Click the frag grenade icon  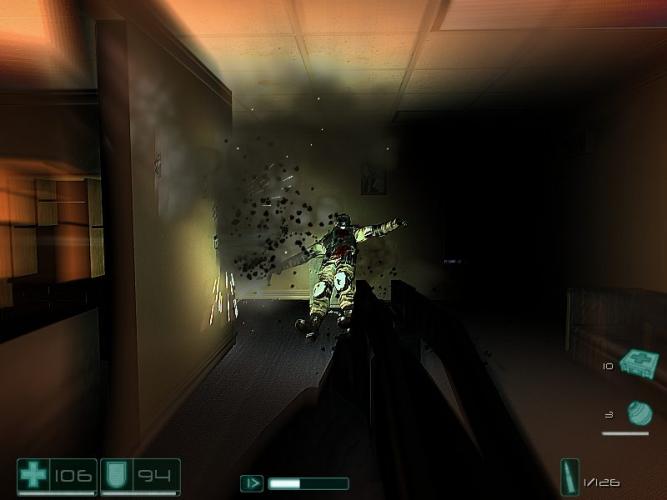(639, 413)
